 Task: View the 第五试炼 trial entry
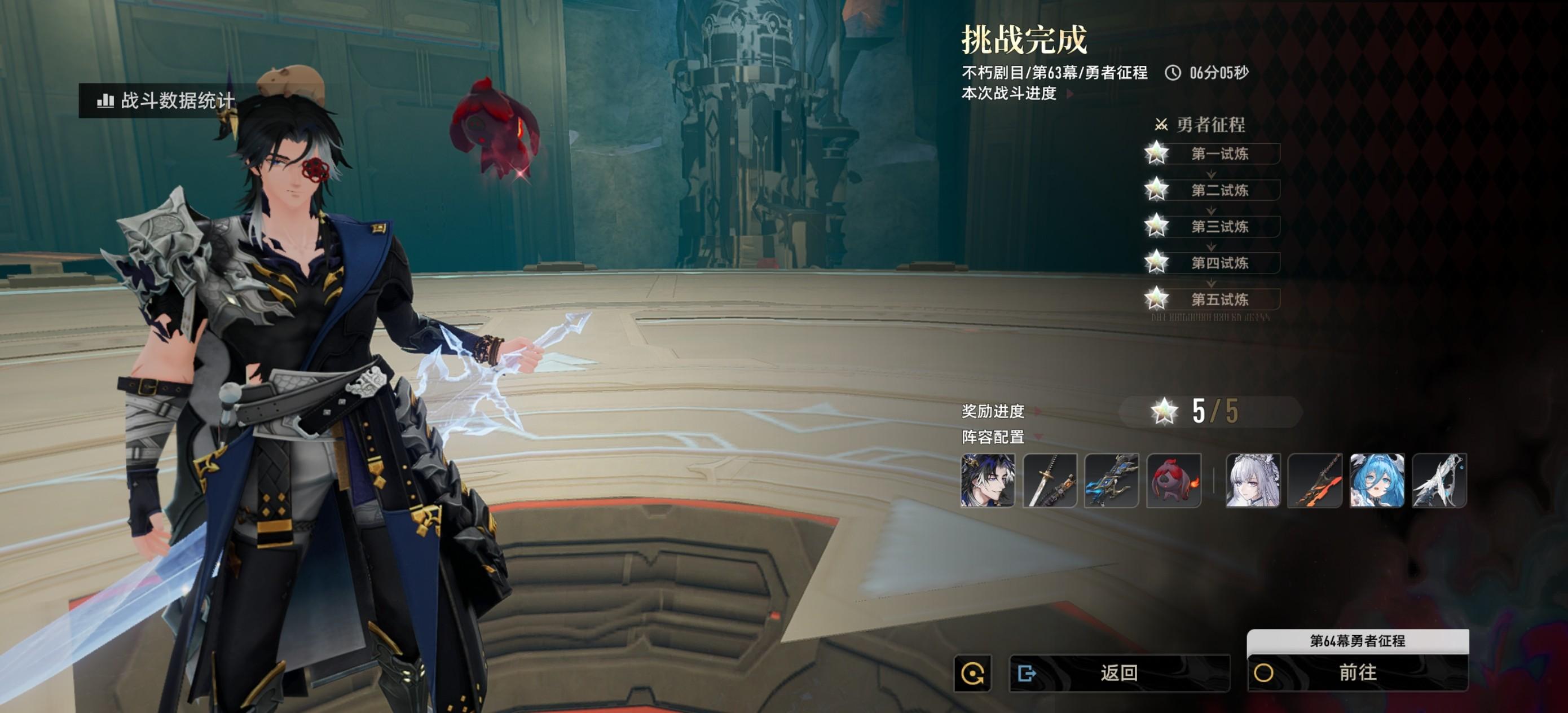[1219, 300]
